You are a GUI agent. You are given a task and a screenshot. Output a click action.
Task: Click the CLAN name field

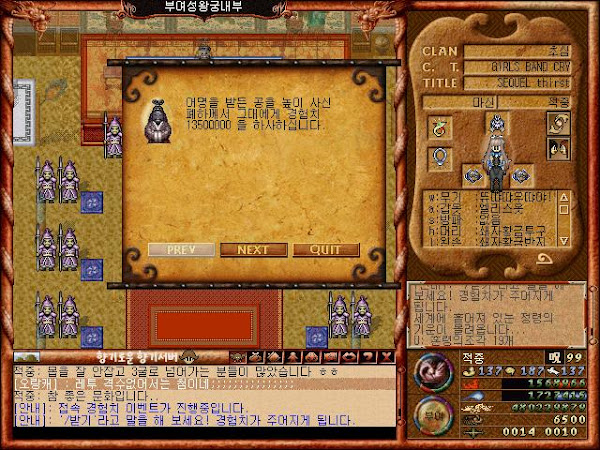[x=523, y=51]
